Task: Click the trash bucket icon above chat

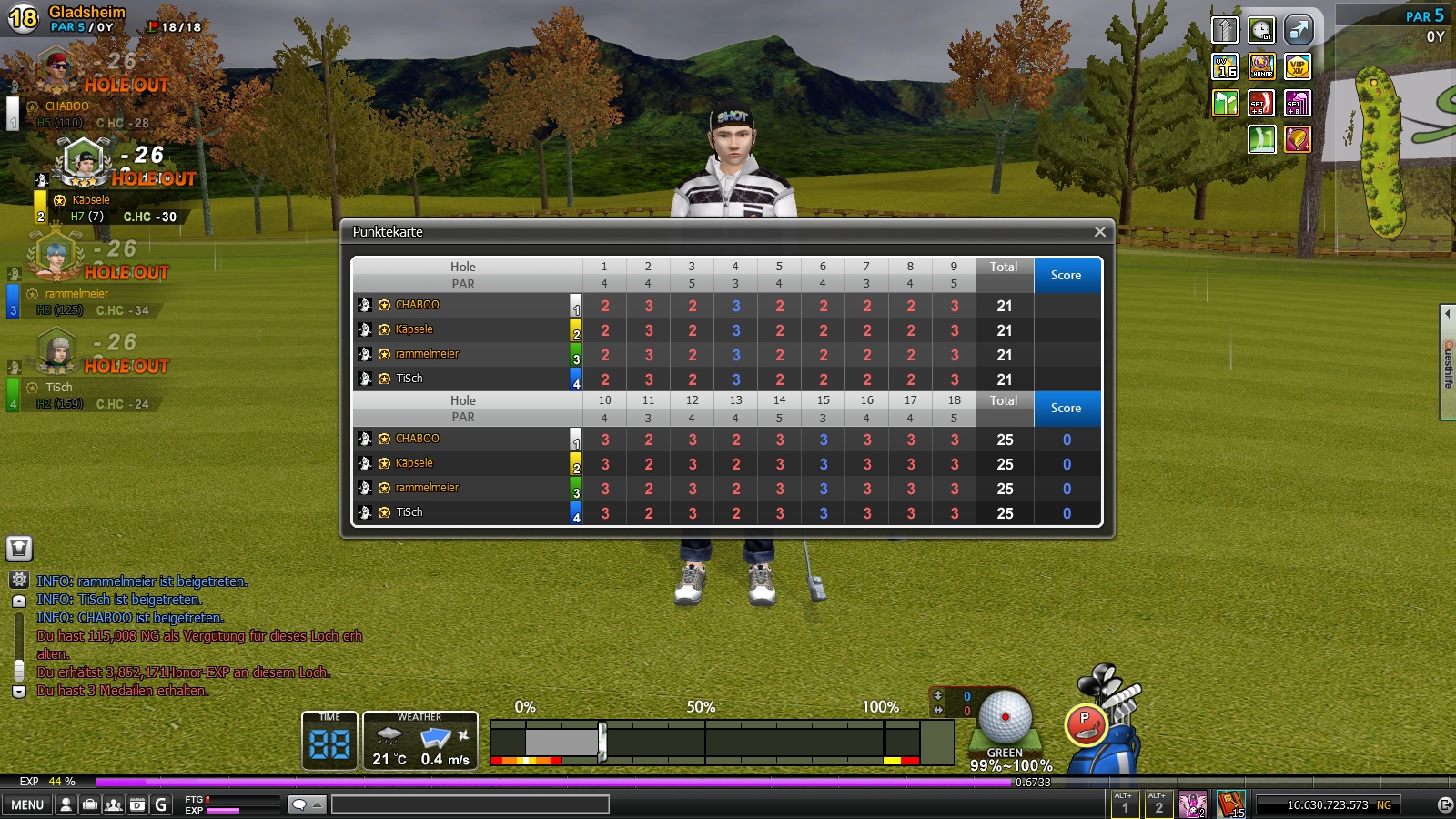Action: pos(19,548)
